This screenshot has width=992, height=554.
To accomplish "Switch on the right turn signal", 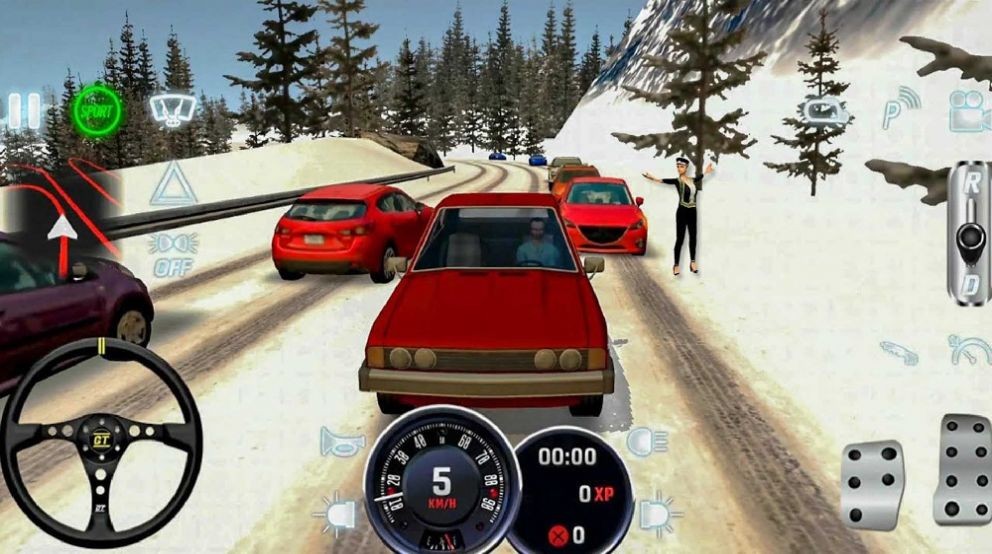I will (x=659, y=512).
